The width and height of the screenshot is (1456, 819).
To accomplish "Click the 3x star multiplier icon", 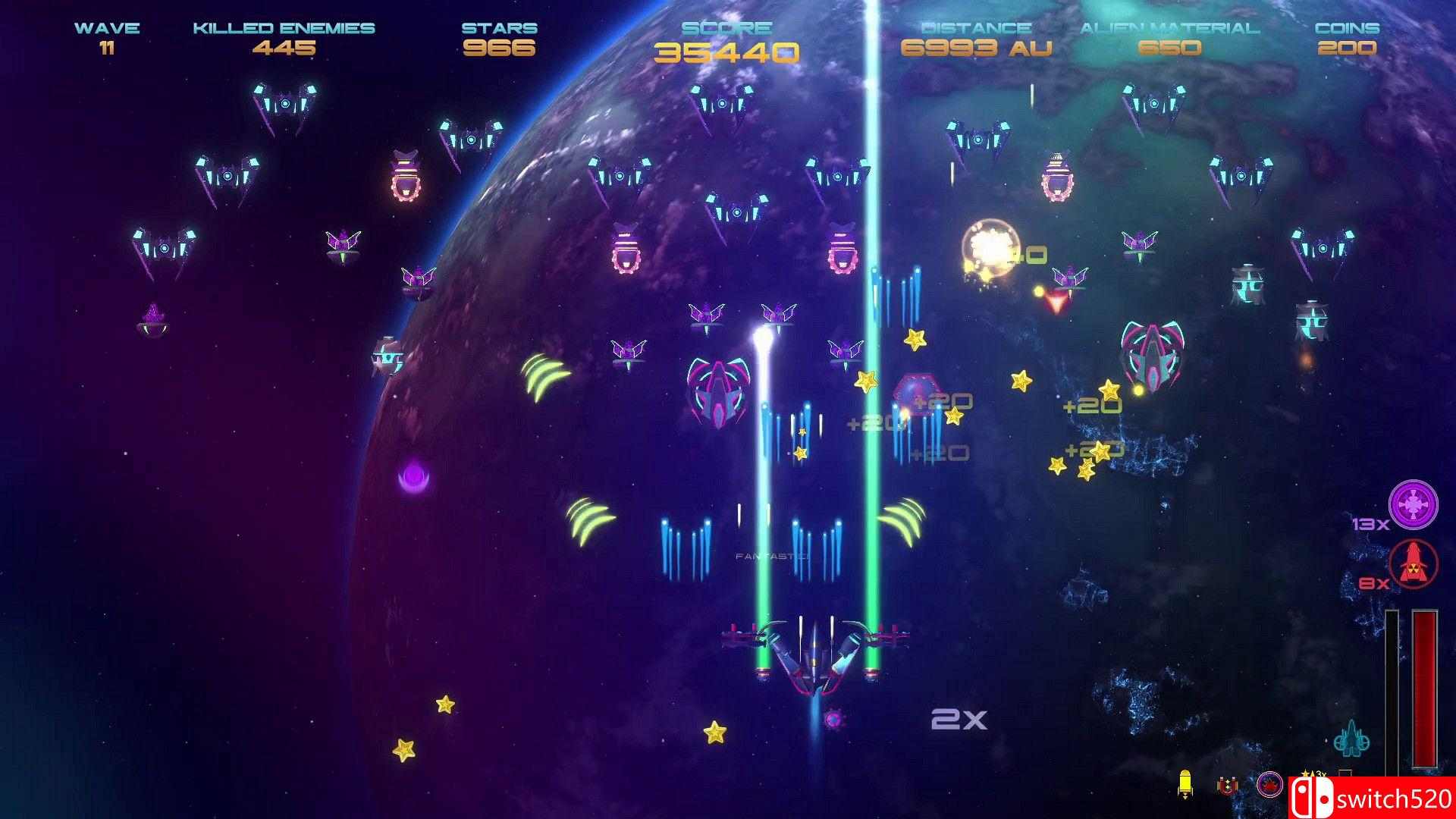I will [x=1311, y=773].
